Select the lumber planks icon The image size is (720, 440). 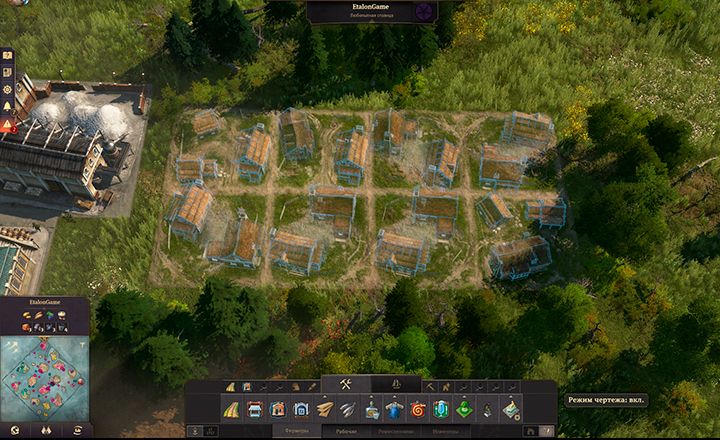[x=325, y=409]
